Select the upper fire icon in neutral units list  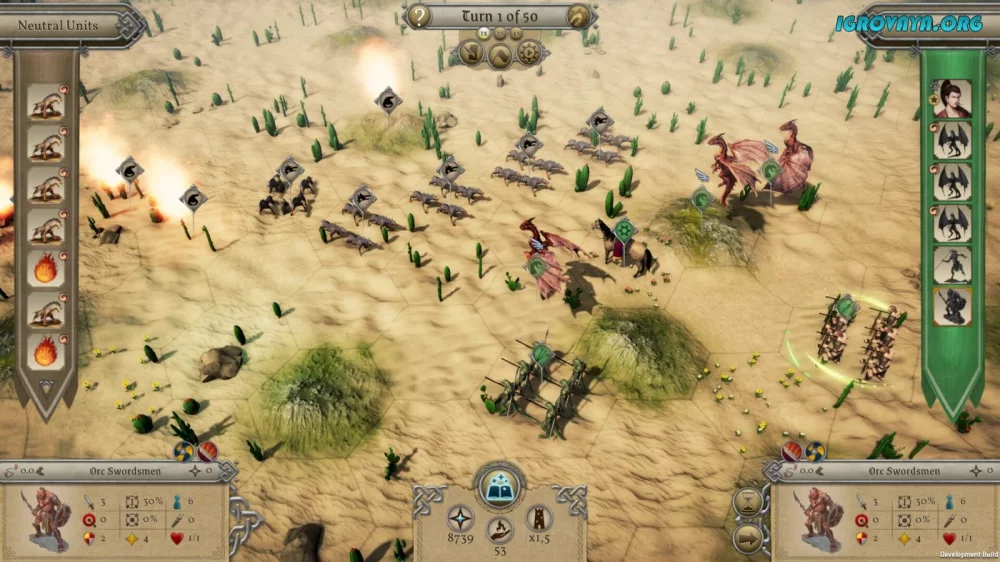[46, 268]
